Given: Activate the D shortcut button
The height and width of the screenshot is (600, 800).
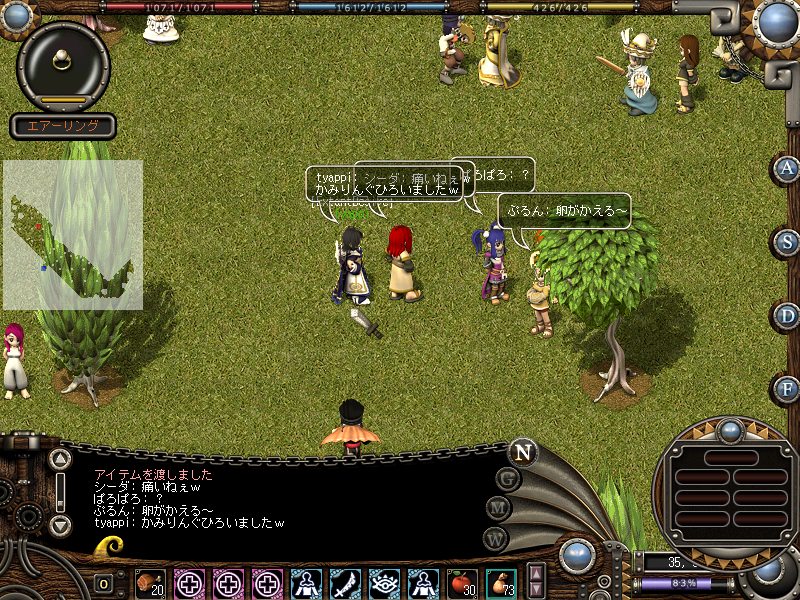Looking at the screenshot, I should click(x=787, y=316).
